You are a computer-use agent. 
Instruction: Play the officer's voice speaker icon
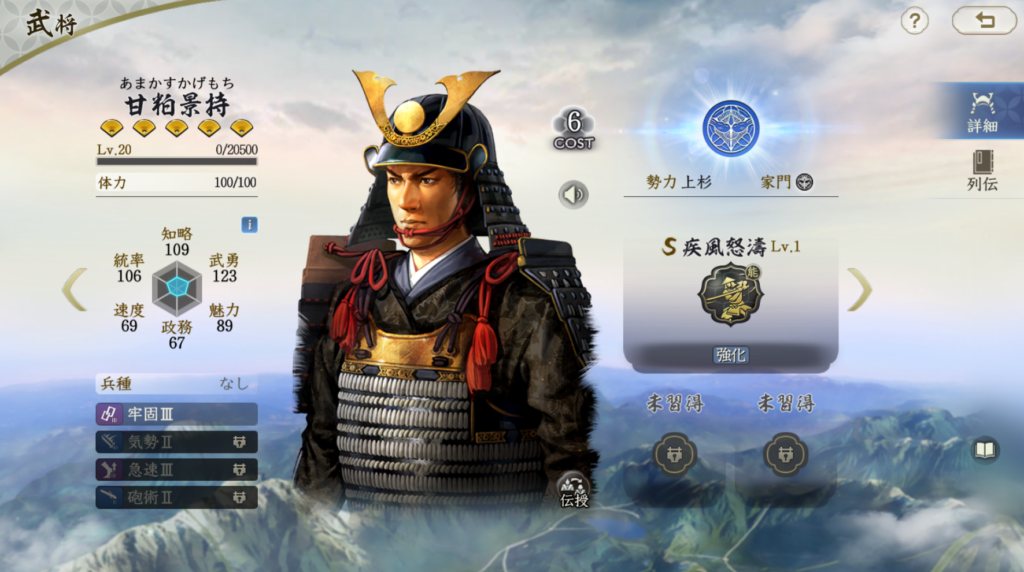point(573,193)
